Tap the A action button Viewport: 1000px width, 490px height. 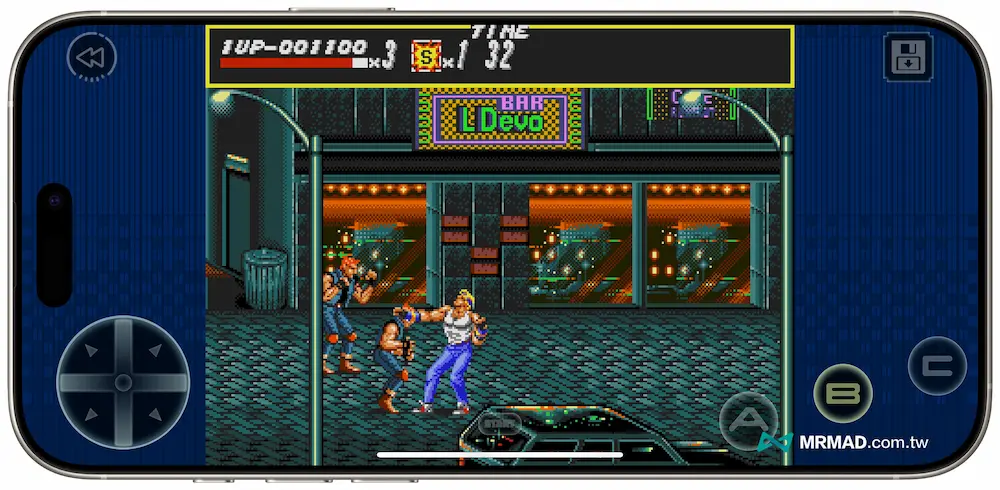749,421
